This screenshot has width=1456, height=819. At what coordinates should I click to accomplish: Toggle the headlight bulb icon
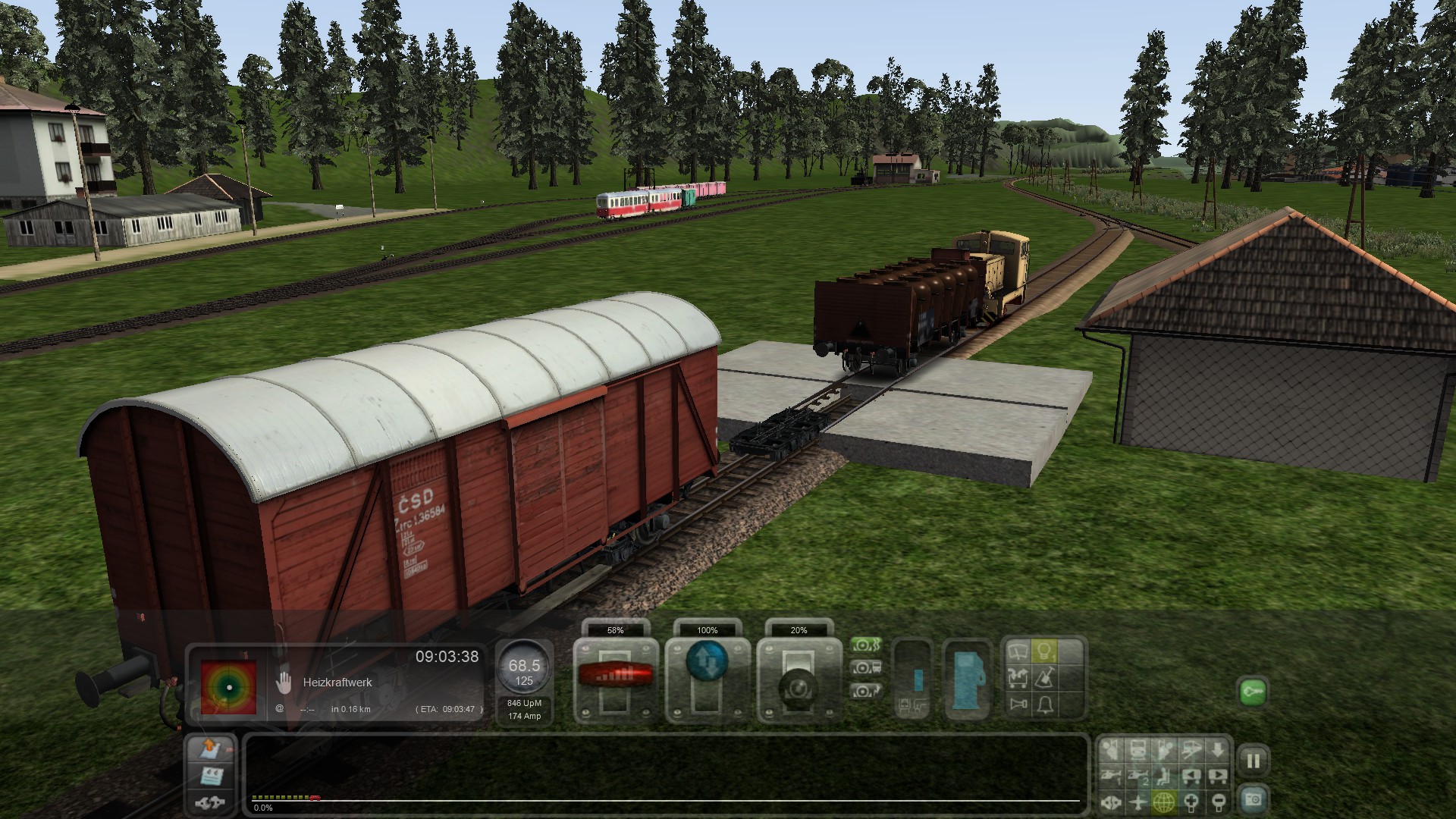coord(1045,652)
